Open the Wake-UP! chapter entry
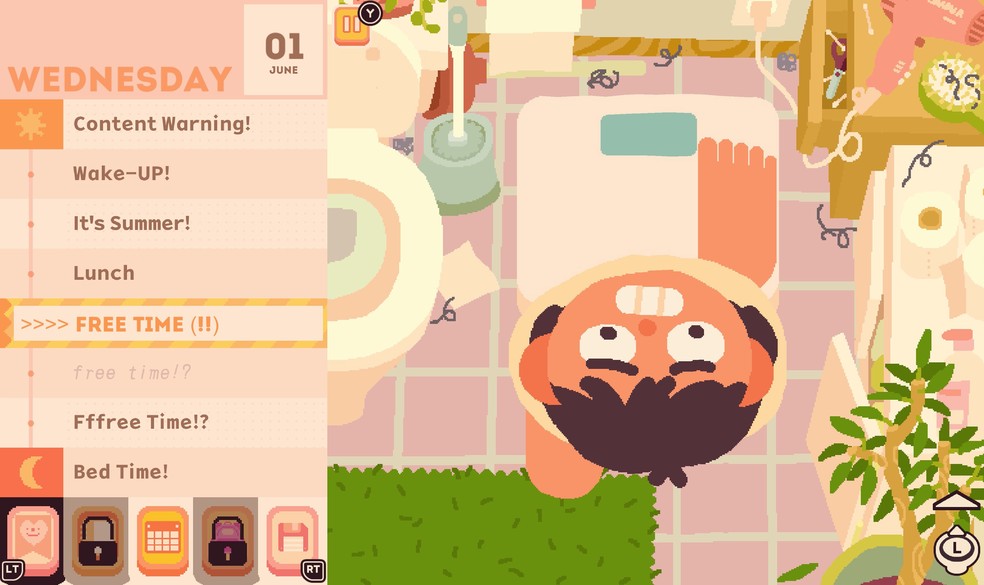The image size is (984, 585). click(121, 173)
